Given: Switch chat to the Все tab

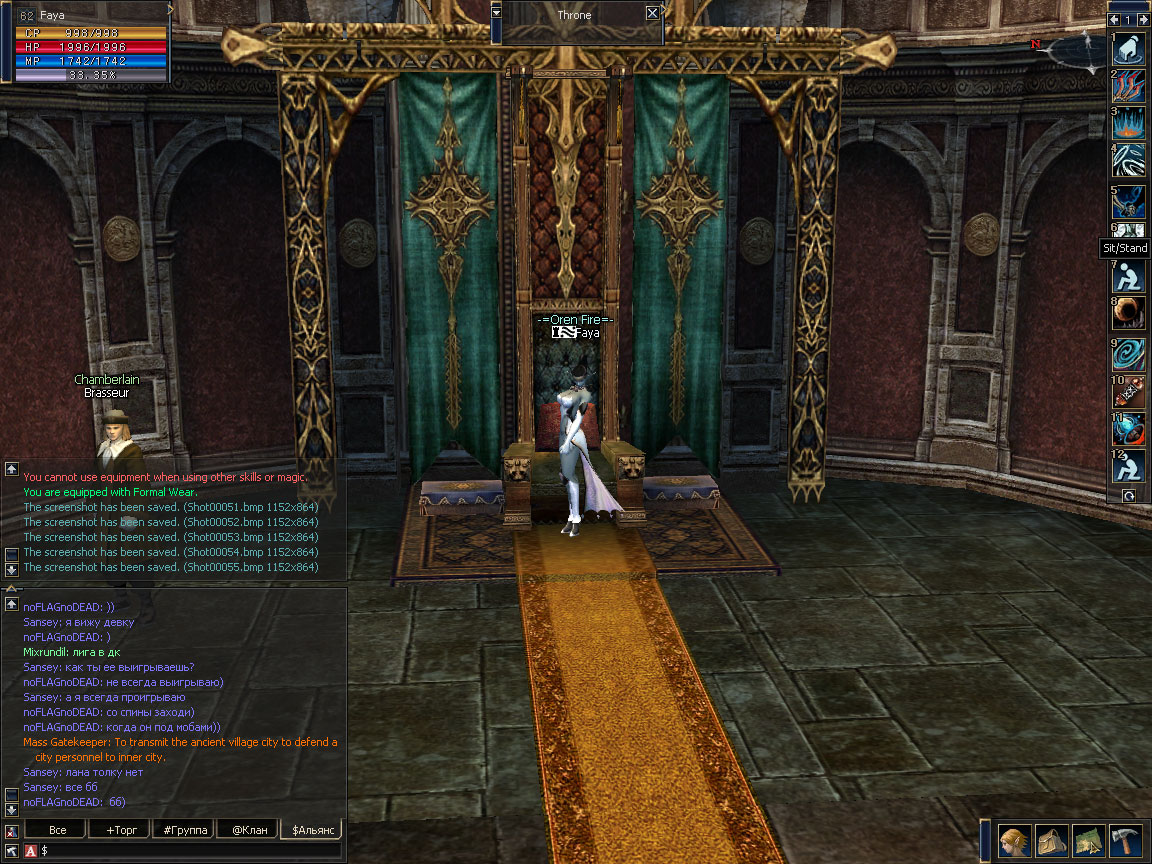Looking at the screenshot, I should (58, 830).
